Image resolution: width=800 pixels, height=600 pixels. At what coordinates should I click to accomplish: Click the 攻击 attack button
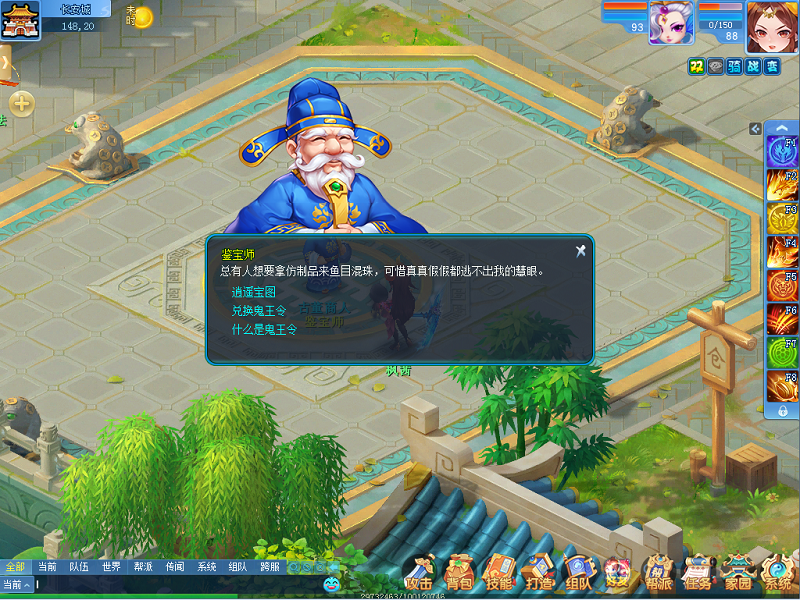pos(420,574)
